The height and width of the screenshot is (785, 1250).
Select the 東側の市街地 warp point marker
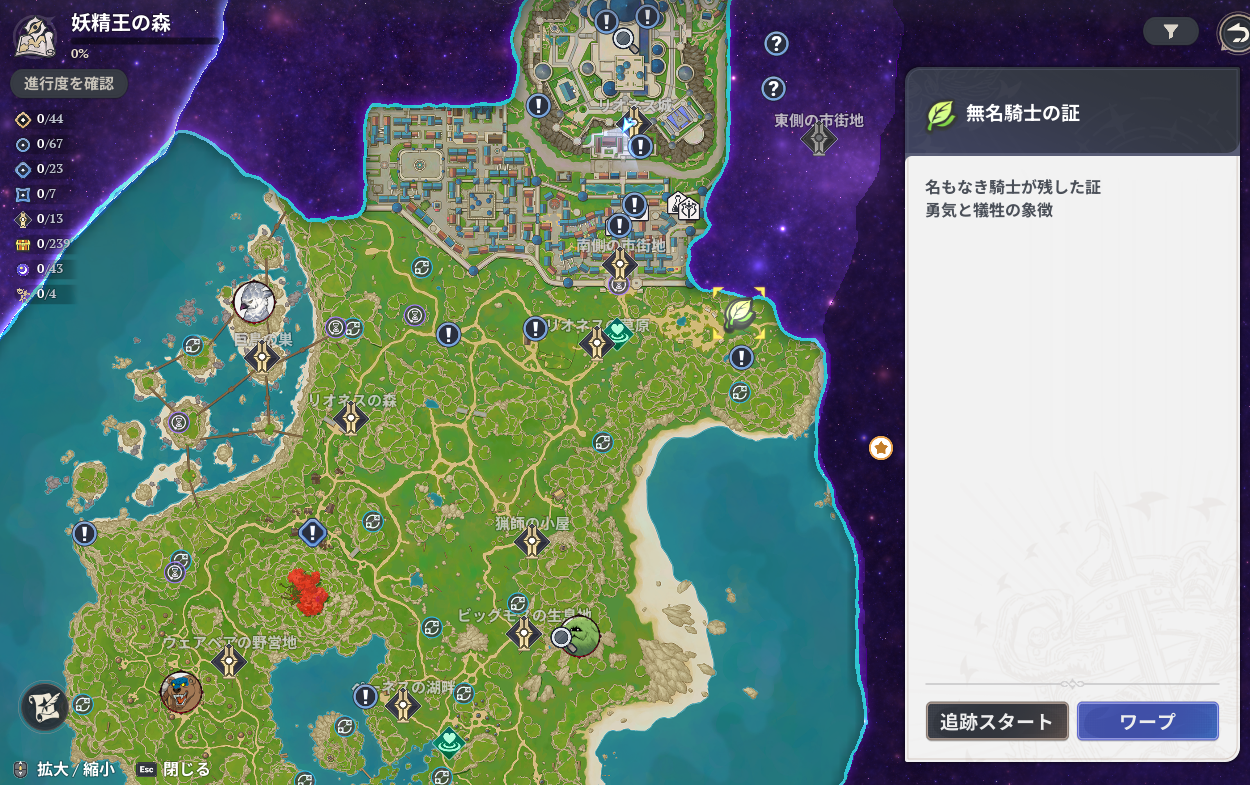point(819,139)
